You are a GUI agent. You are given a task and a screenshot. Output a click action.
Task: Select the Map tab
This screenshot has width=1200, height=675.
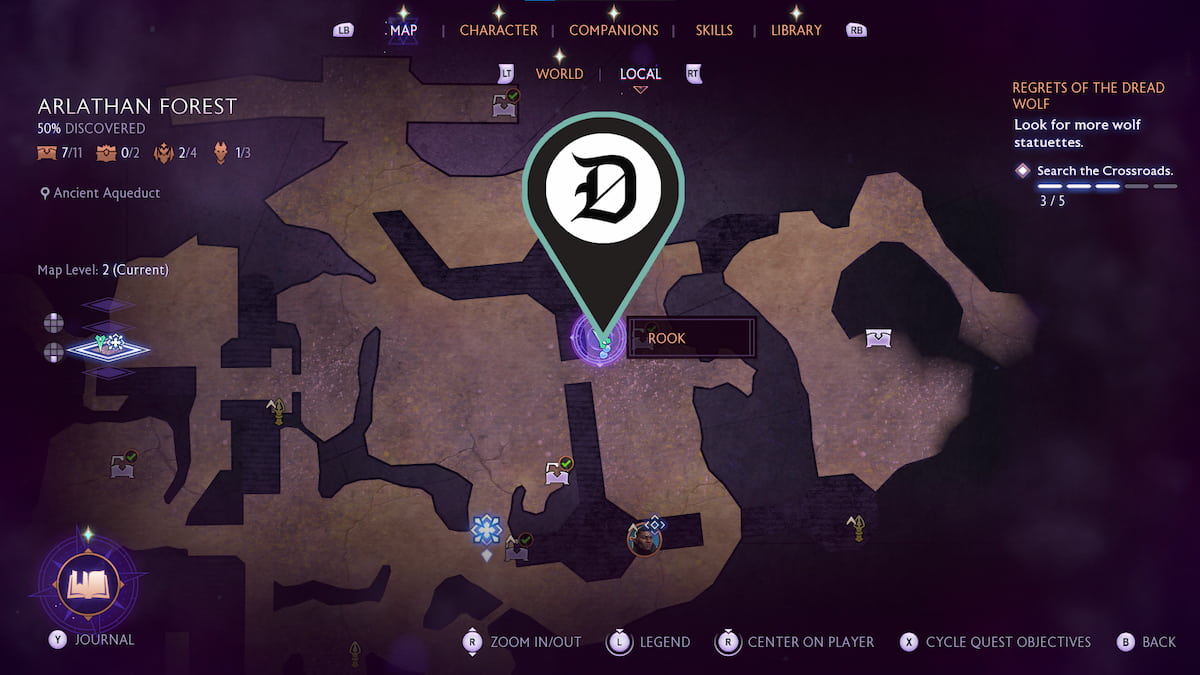(403, 30)
